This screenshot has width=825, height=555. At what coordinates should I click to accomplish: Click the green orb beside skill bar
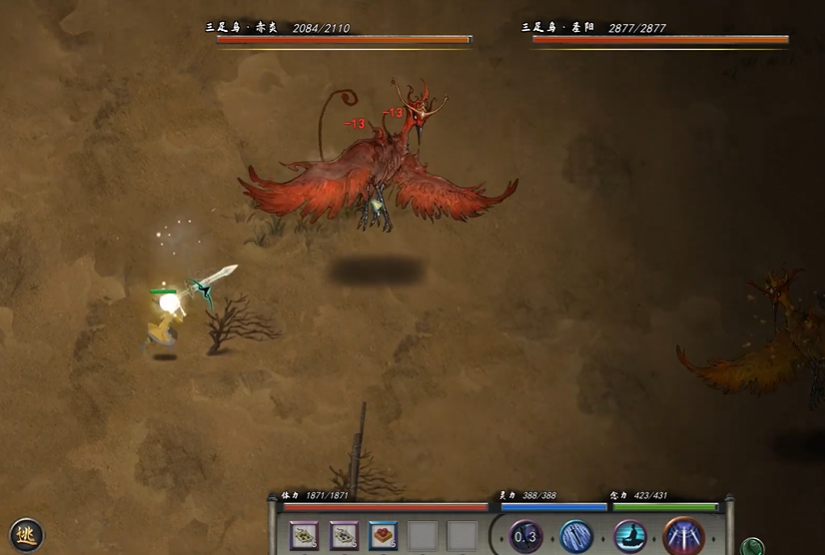(x=753, y=546)
